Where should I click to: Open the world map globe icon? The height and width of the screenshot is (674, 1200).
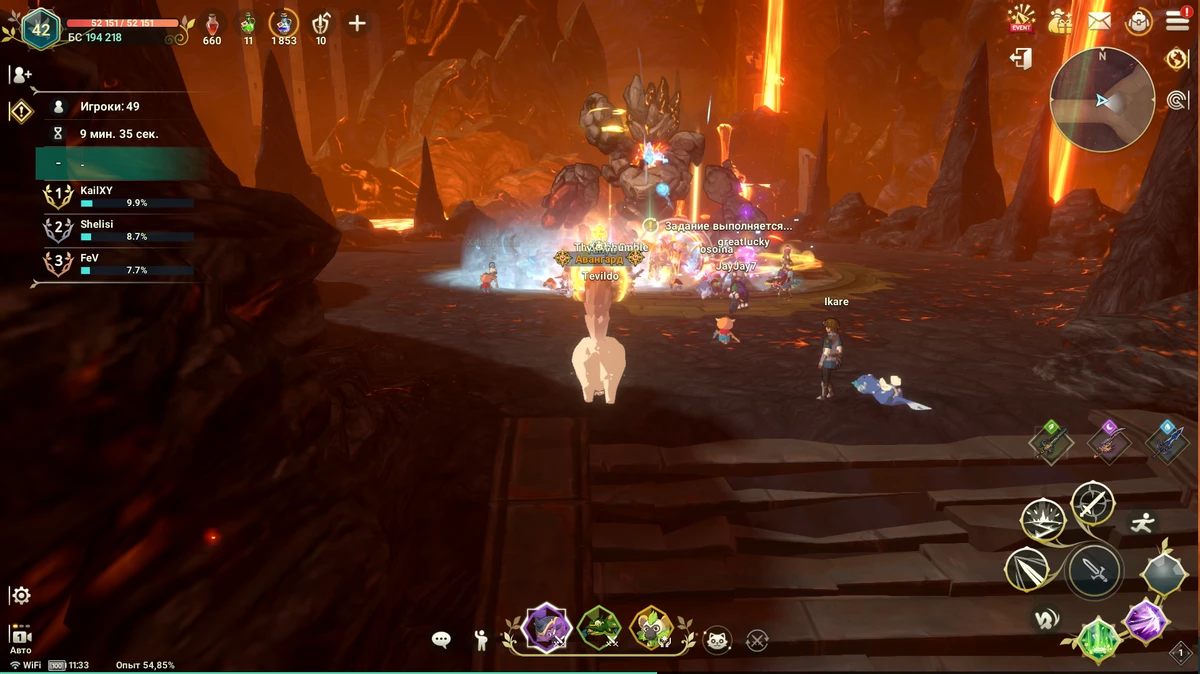point(1177,59)
